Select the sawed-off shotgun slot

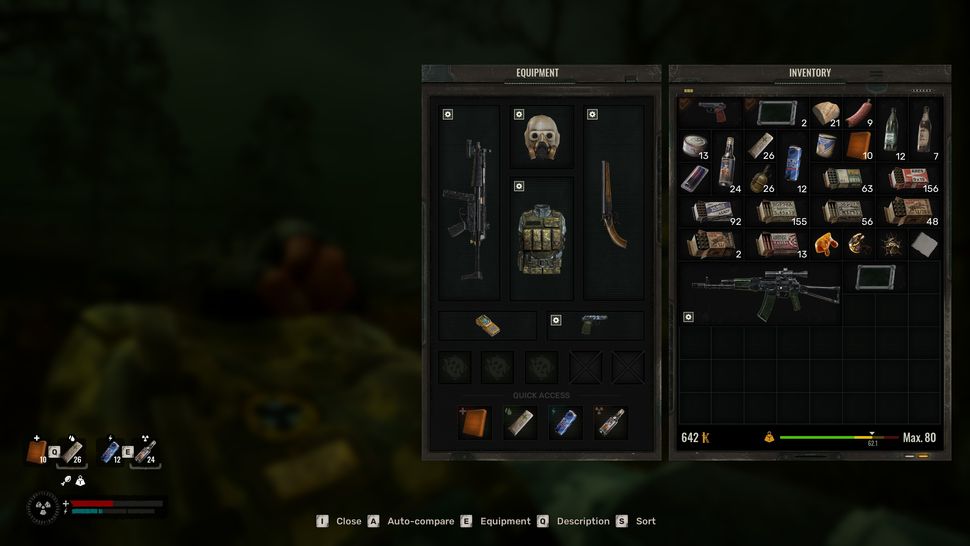point(613,202)
